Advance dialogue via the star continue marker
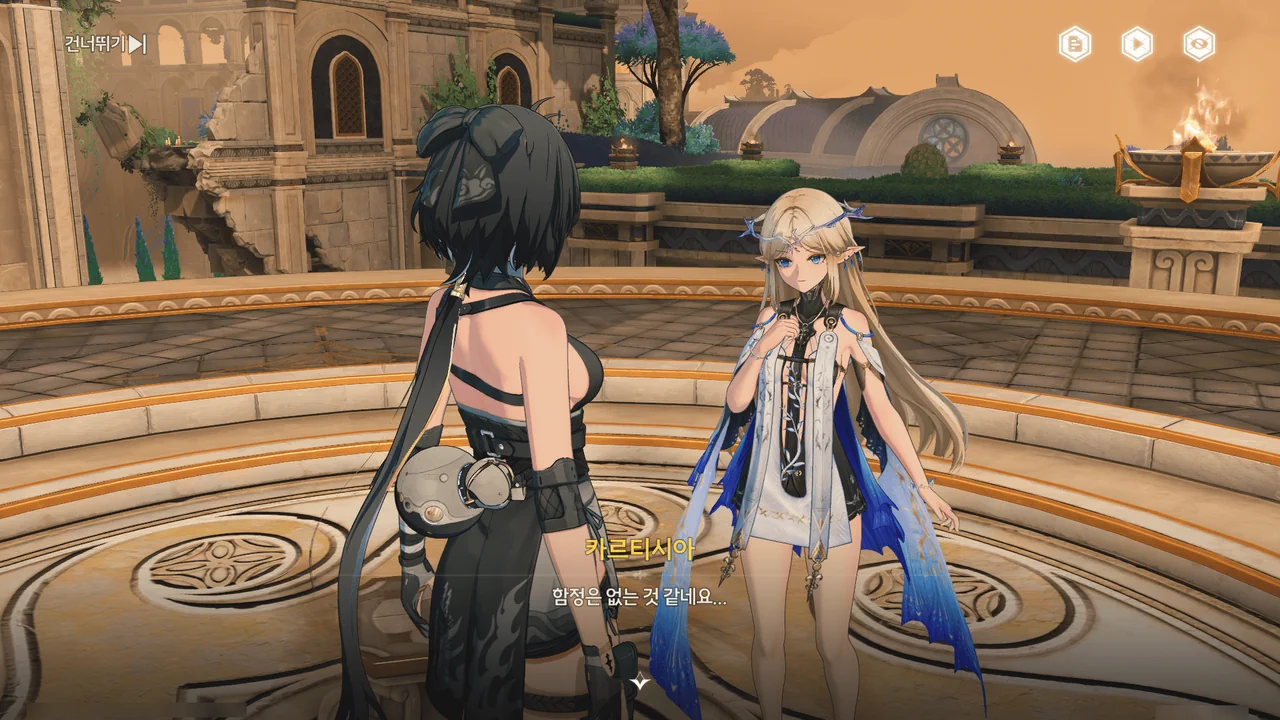This screenshot has height=720, width=1280. tap(640, 683)
